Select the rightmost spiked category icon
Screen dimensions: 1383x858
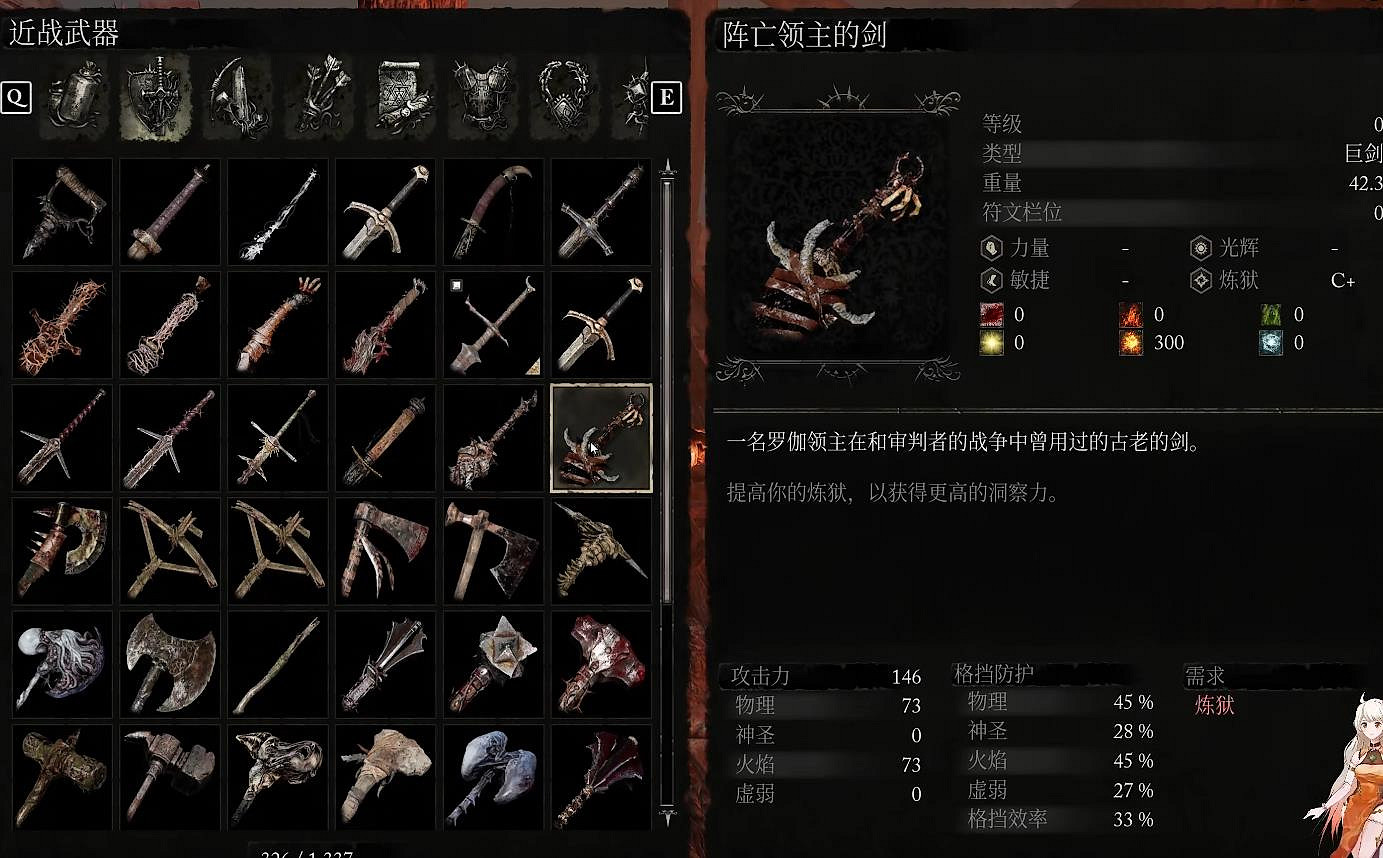coord(634,98)
